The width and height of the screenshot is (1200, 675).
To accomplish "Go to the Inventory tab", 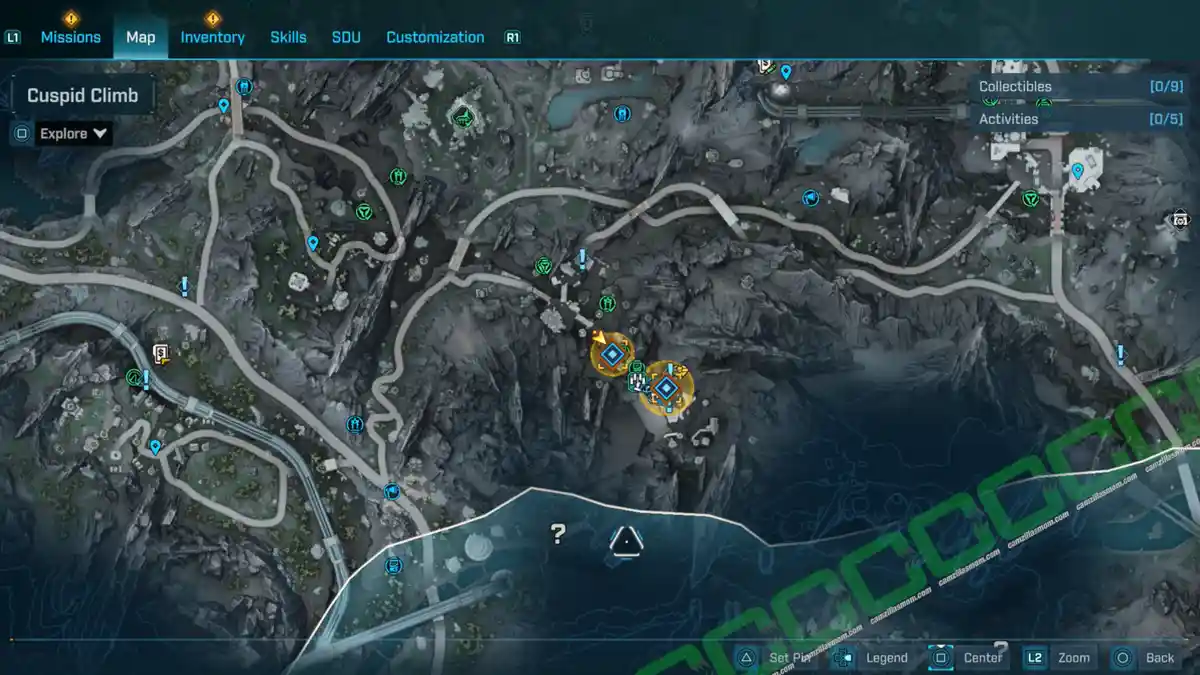I will pos(212,37).
